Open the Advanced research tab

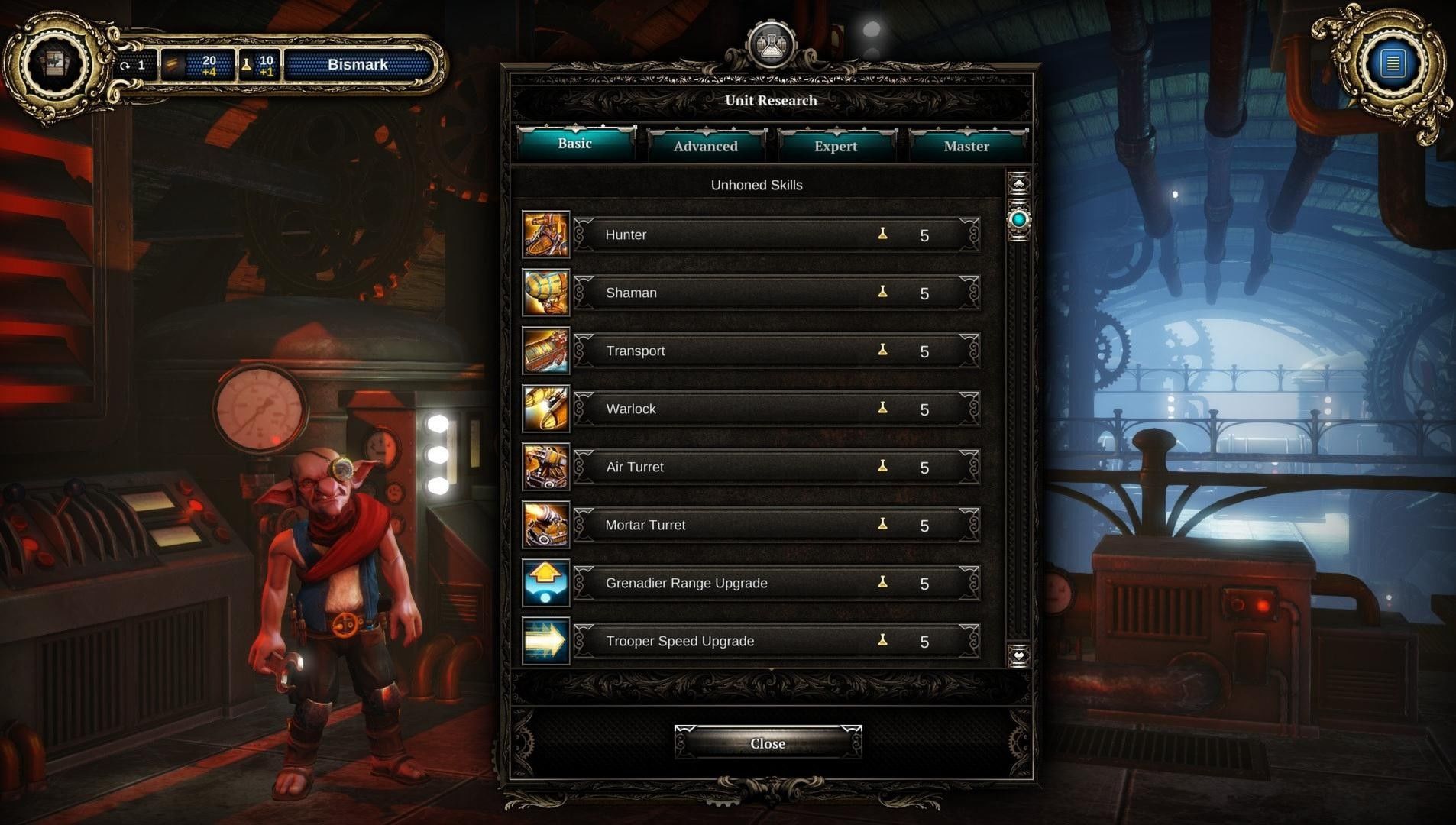pos(706,146)
